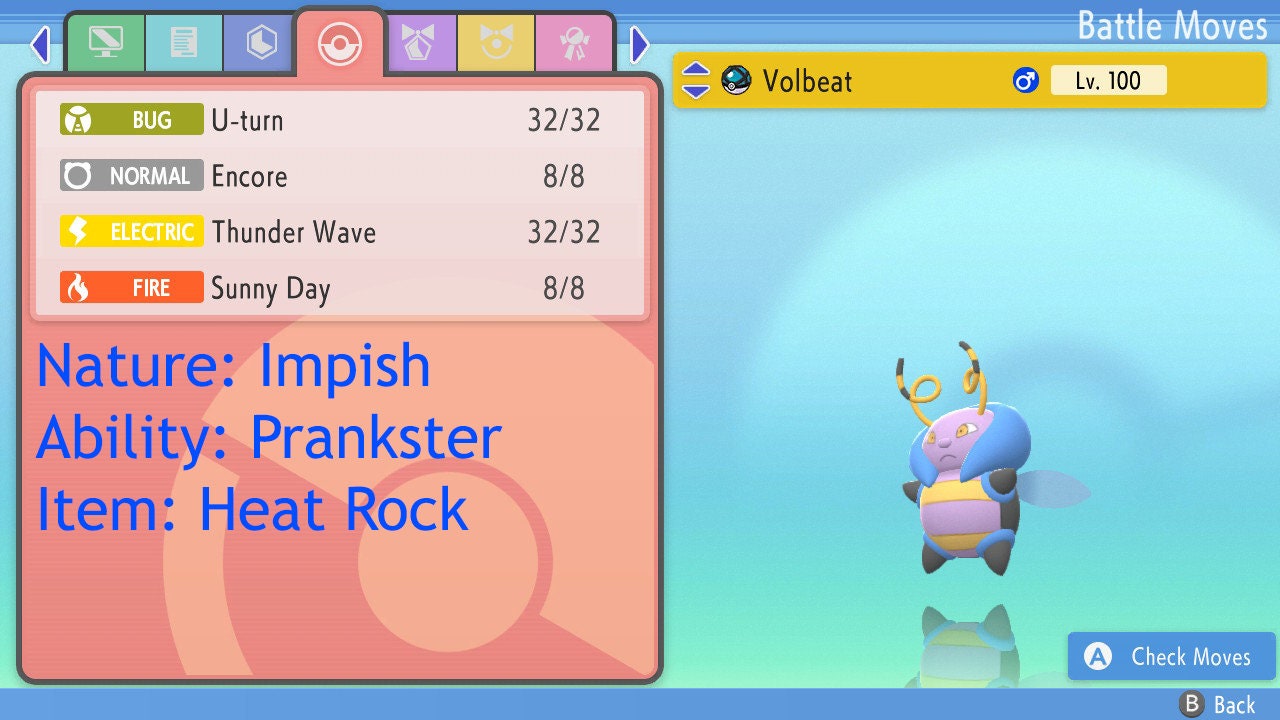Open the previous page with the left arrow
Viewport: 1280px width, 720px height.
(x=38, y=44)
